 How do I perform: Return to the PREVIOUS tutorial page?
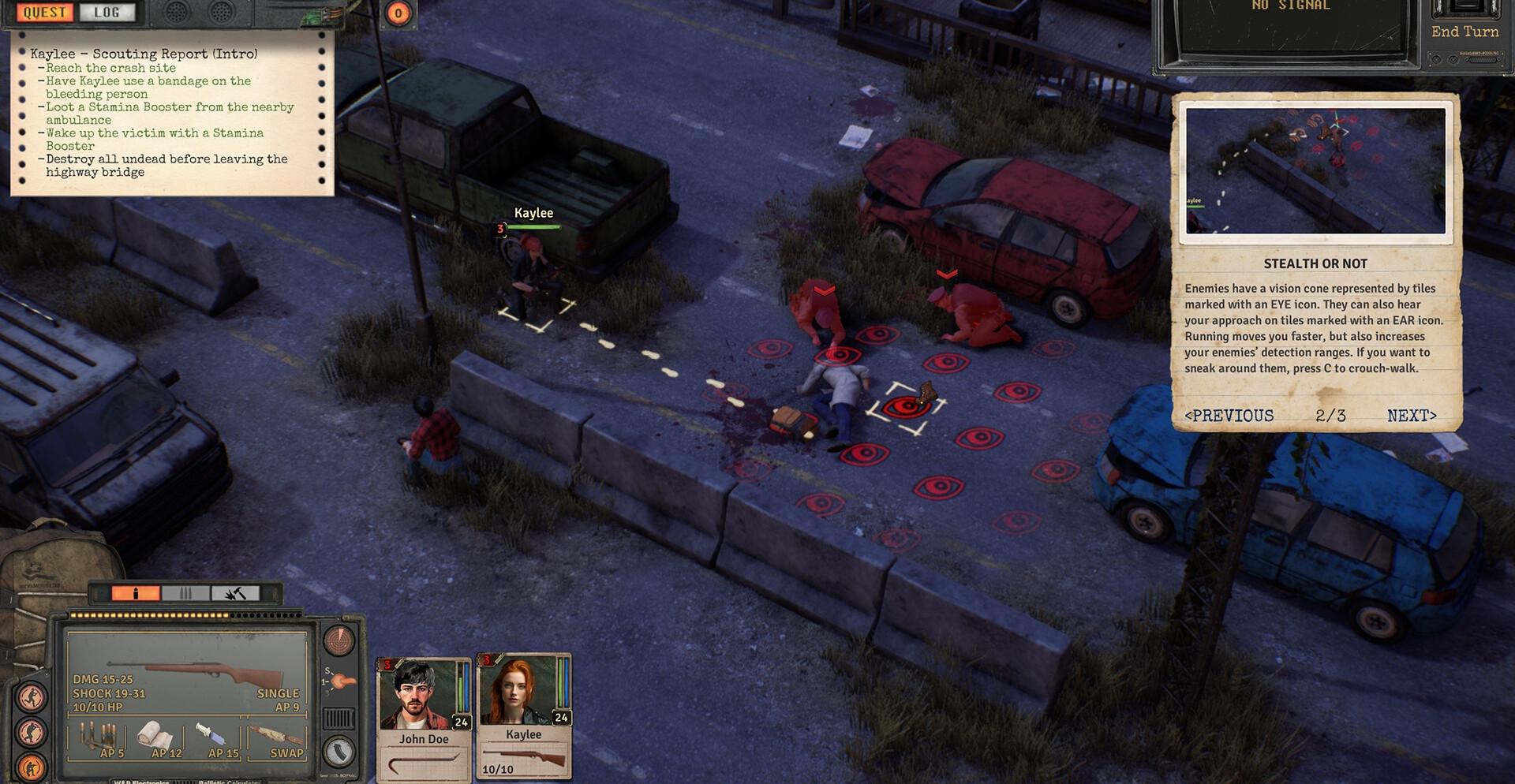(x=1229, y=416)
